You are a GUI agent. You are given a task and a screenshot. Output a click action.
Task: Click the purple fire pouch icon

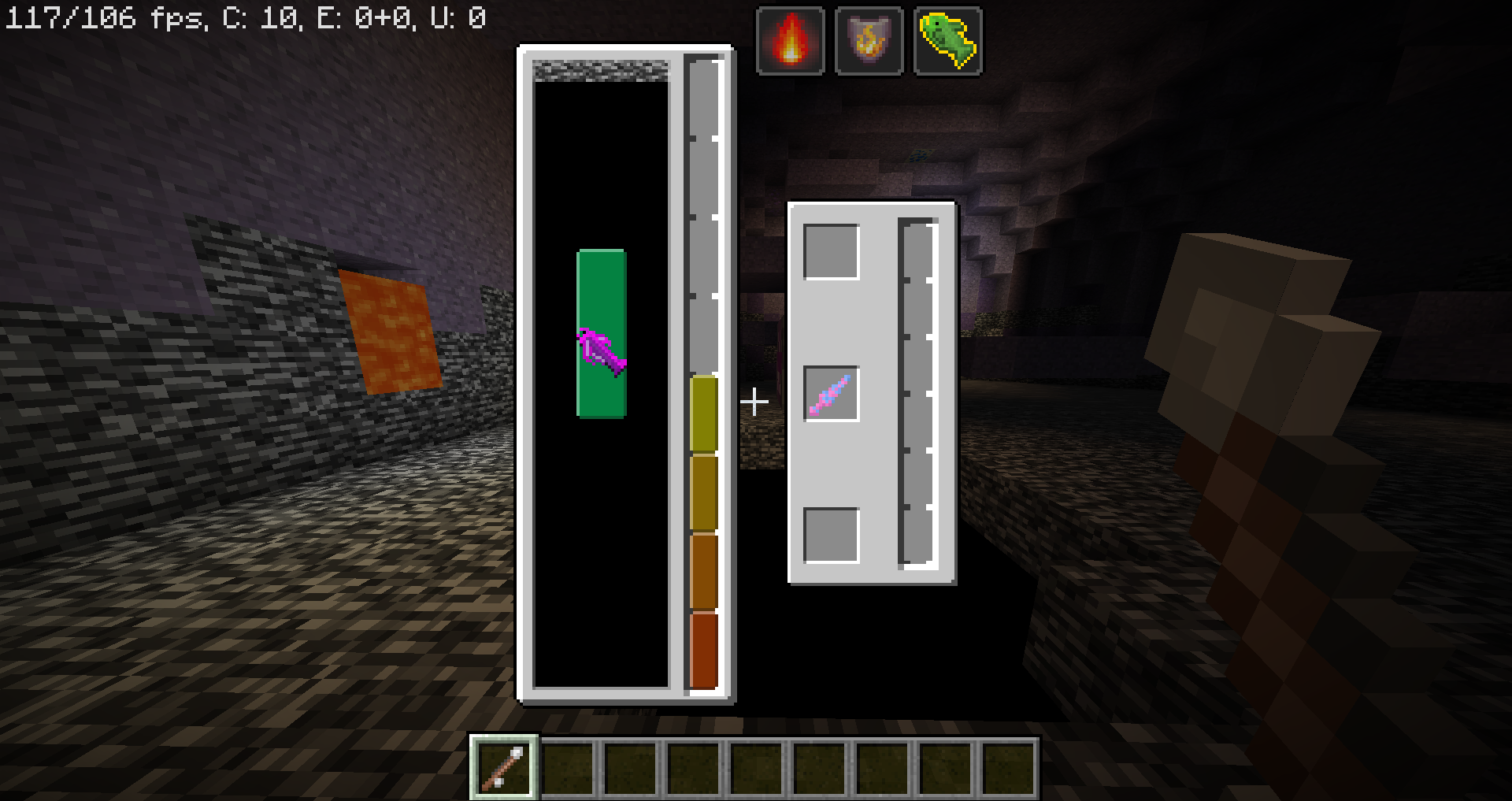[x=869, y=38]
